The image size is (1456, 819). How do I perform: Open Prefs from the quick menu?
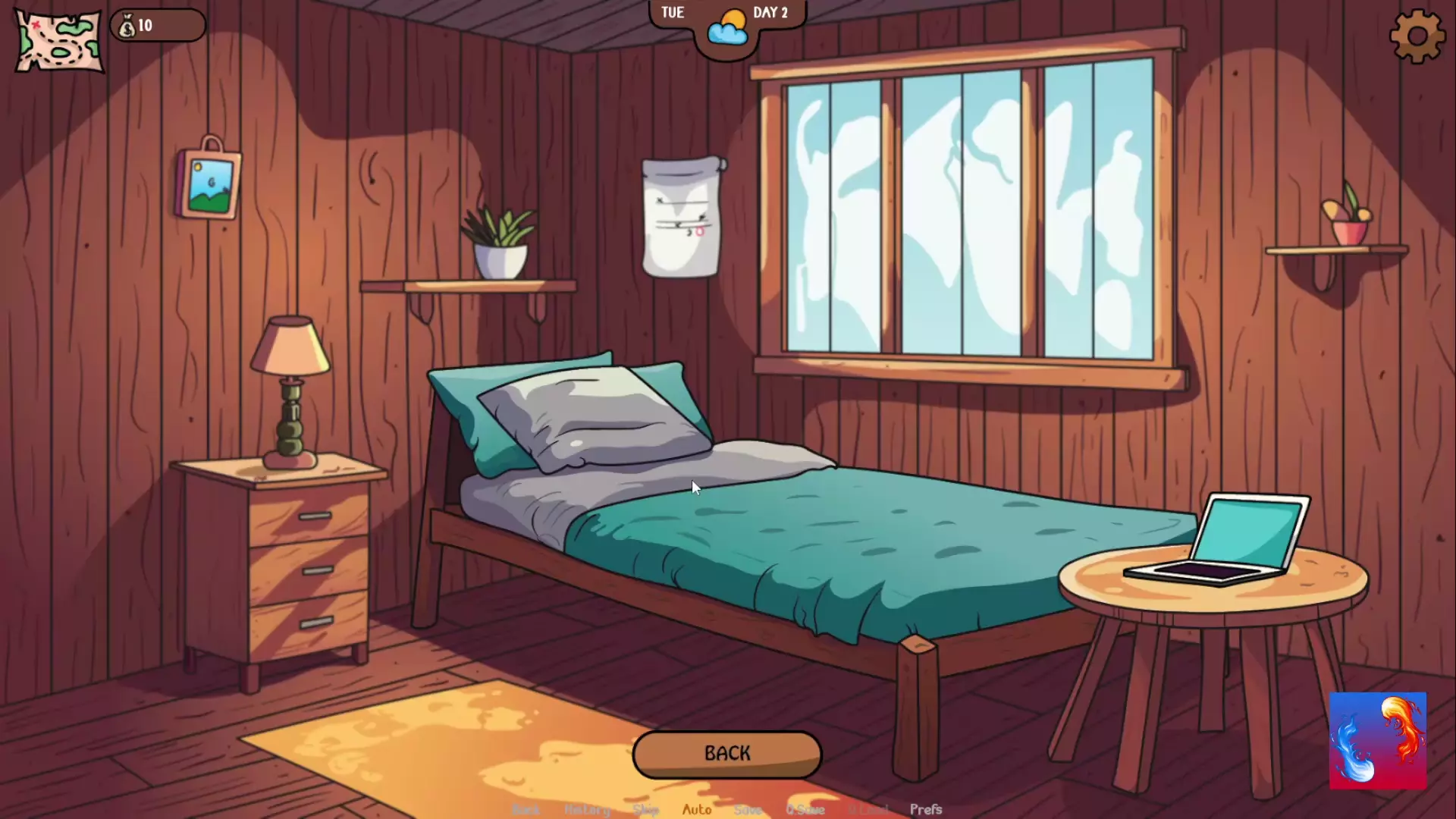925,810
